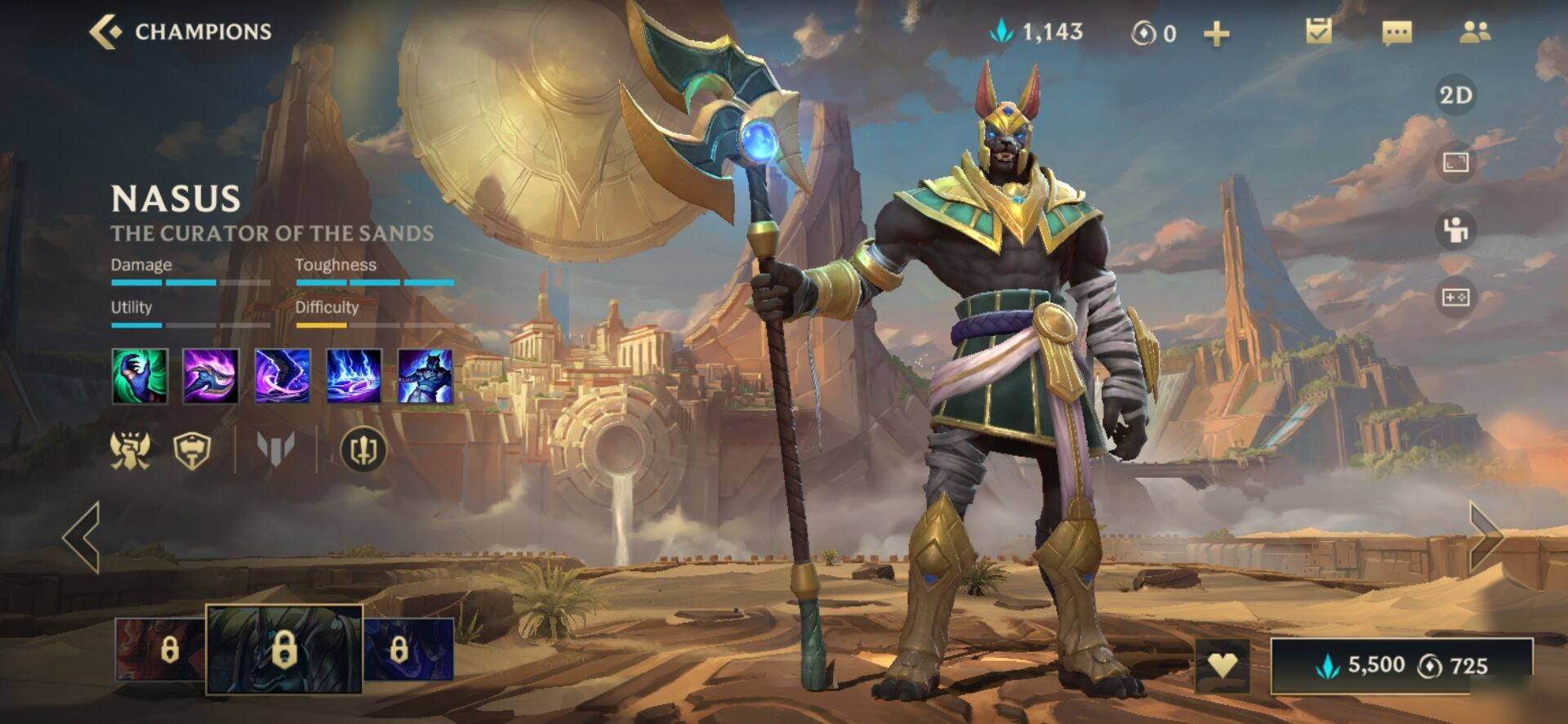1568x724 pixels.
Task: Select the locked dark blue skin thumbnail
Action: point(408,650)
